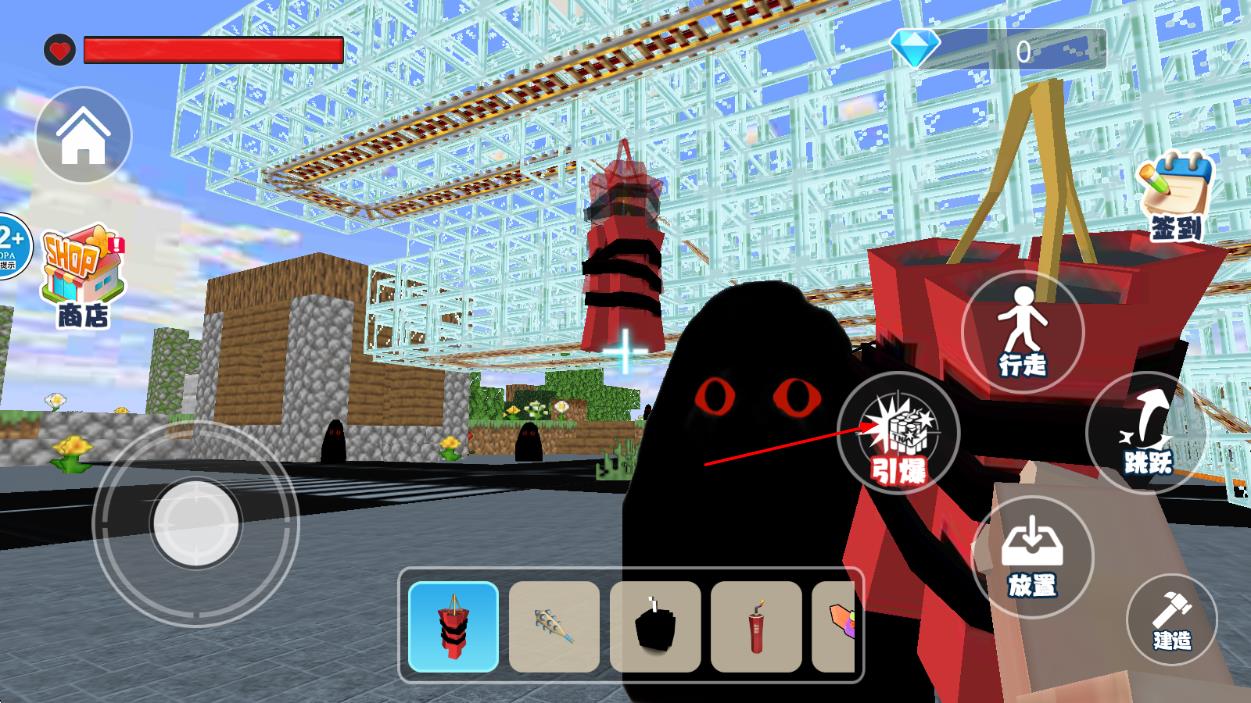The image size is (1251, 703).
Task: Open the home menu
Action: click(x=83, y=135)
